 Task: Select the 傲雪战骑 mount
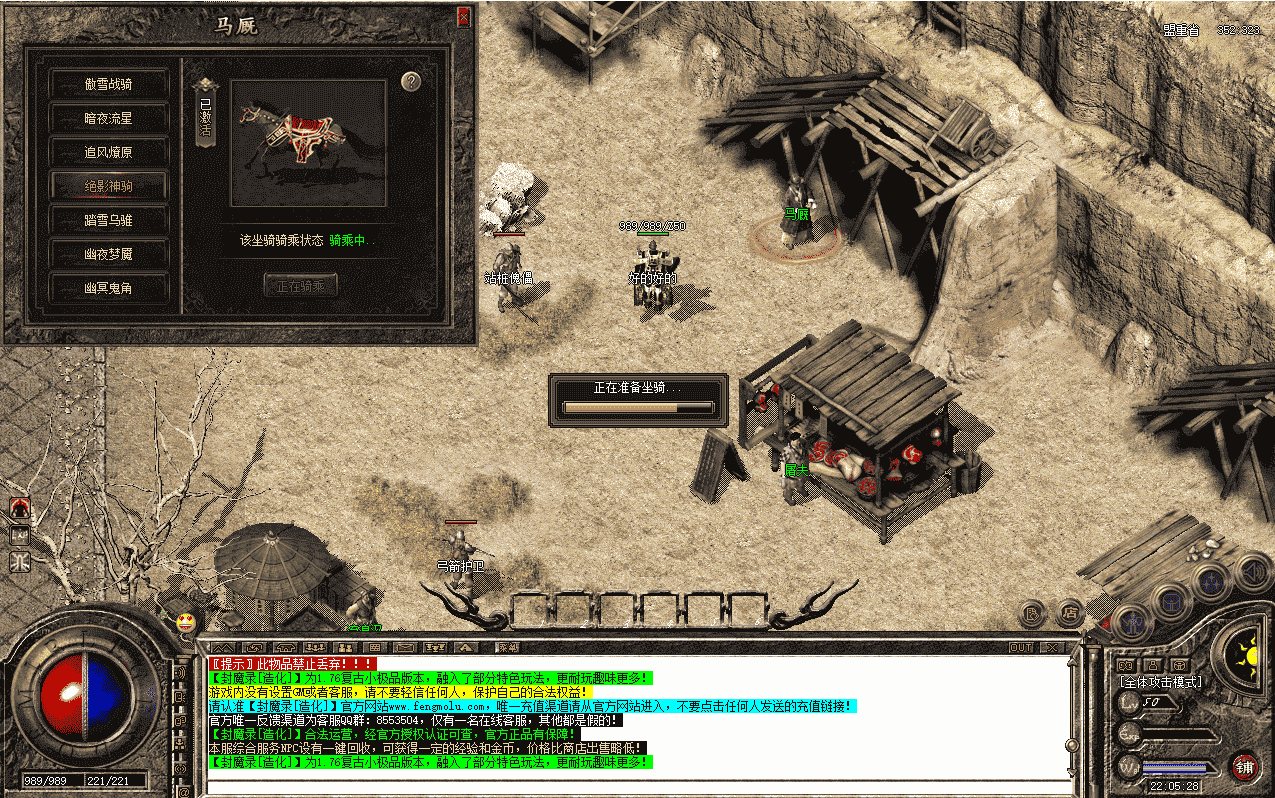pos(108,84)
